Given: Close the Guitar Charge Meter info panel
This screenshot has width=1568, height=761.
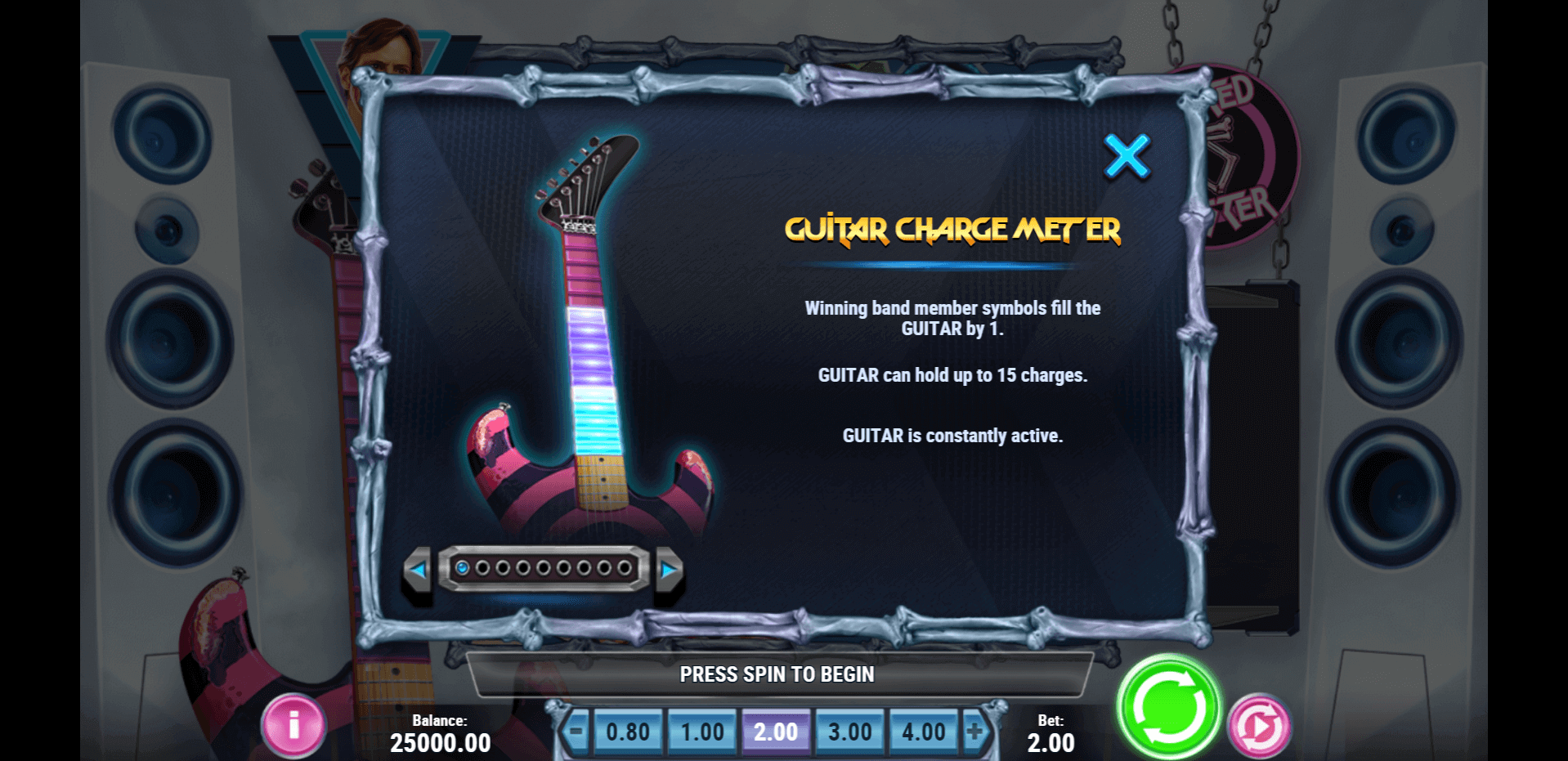Looking at the screenshot, I should [x=1127, y=156].
